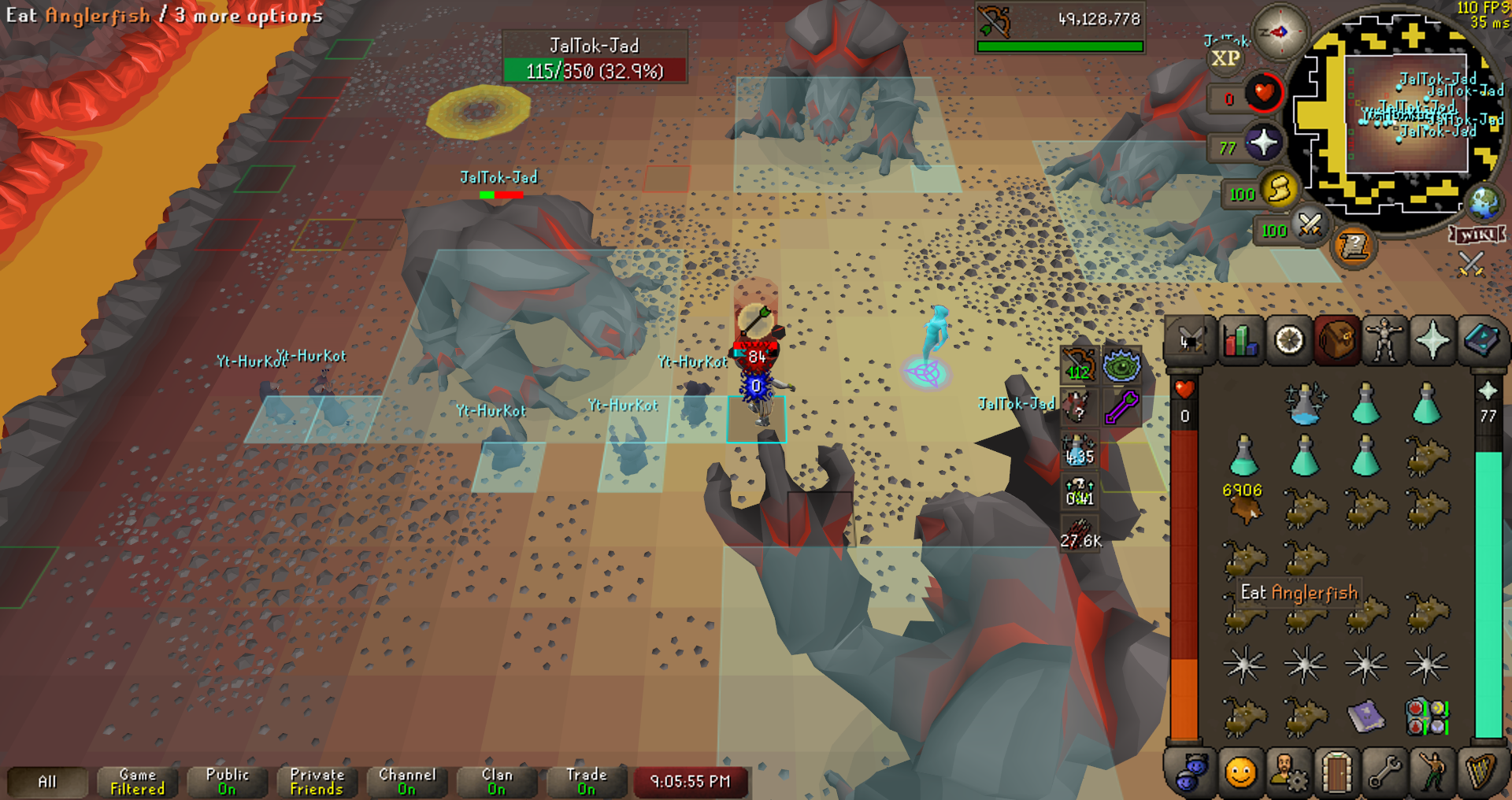
Task: Open the smiley face Friends List tab
Action: click(1240, 772)
